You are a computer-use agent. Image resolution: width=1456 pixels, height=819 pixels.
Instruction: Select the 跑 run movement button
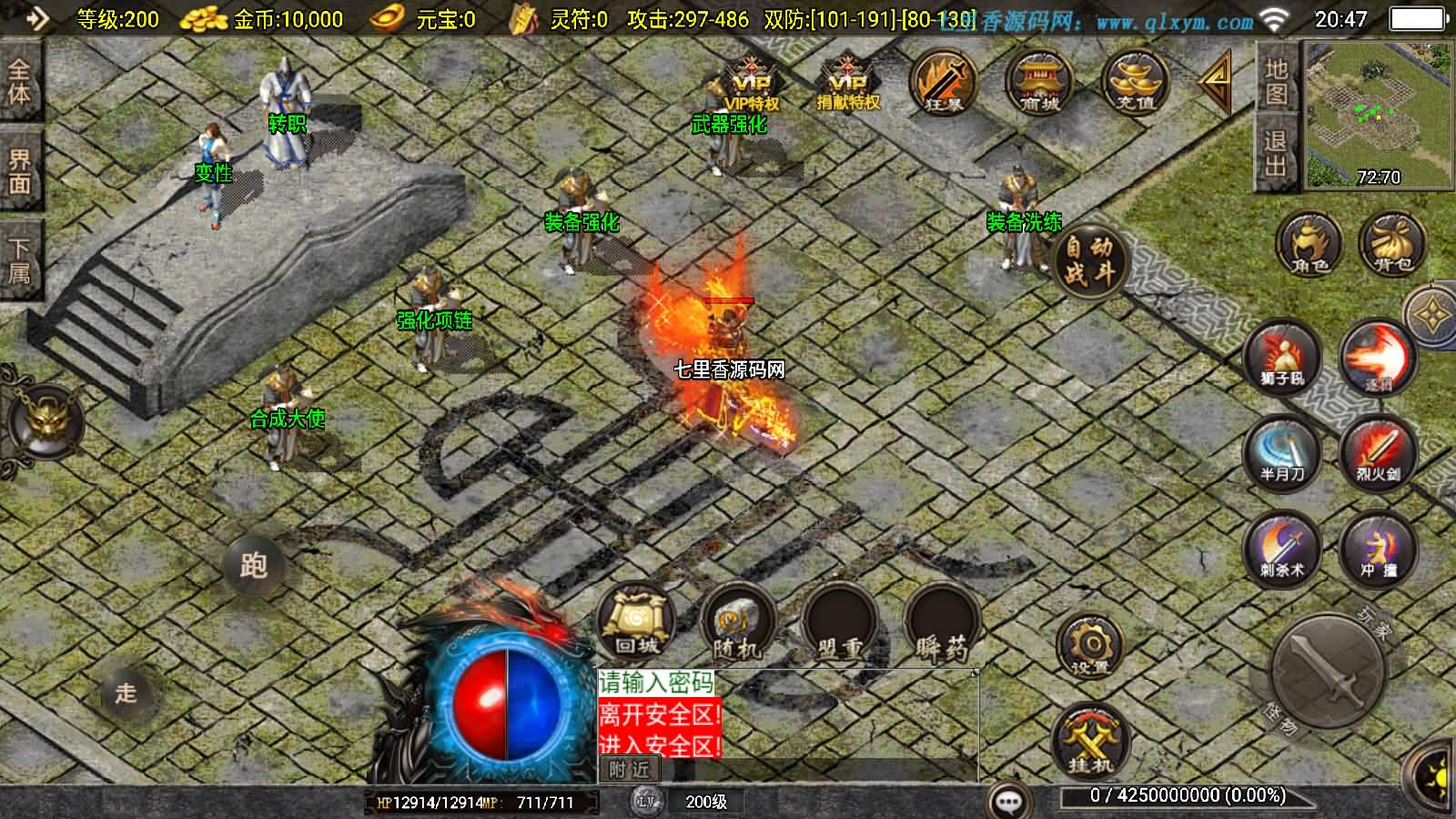click(254, 566)
